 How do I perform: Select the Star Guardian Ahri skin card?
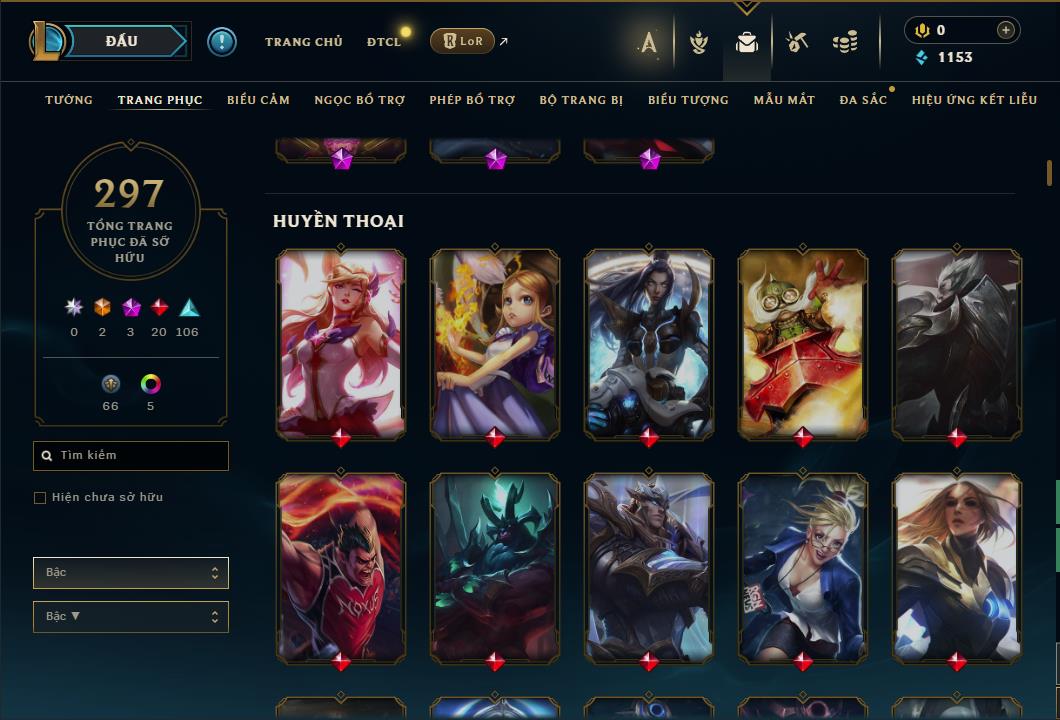341,343
